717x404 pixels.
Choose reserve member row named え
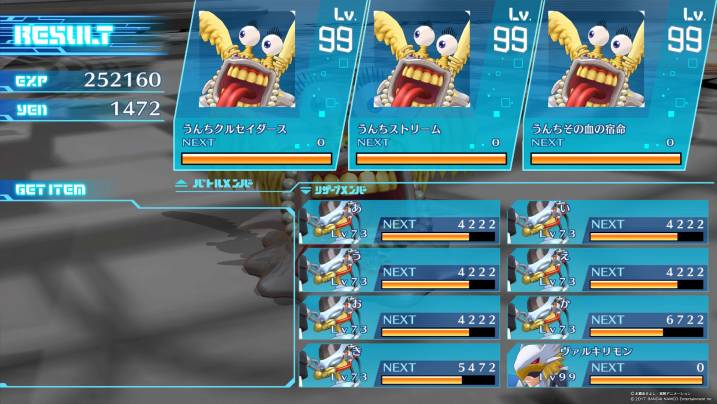(609, 271)
